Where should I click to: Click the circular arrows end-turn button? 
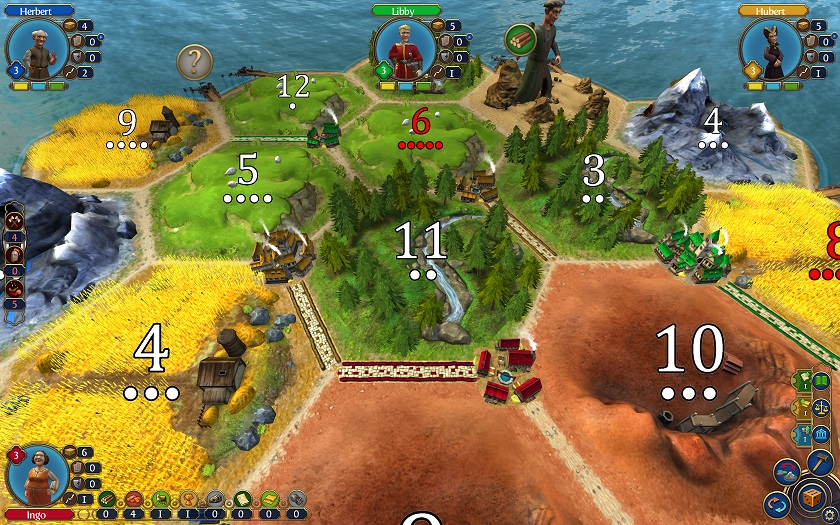coord(777,503)
